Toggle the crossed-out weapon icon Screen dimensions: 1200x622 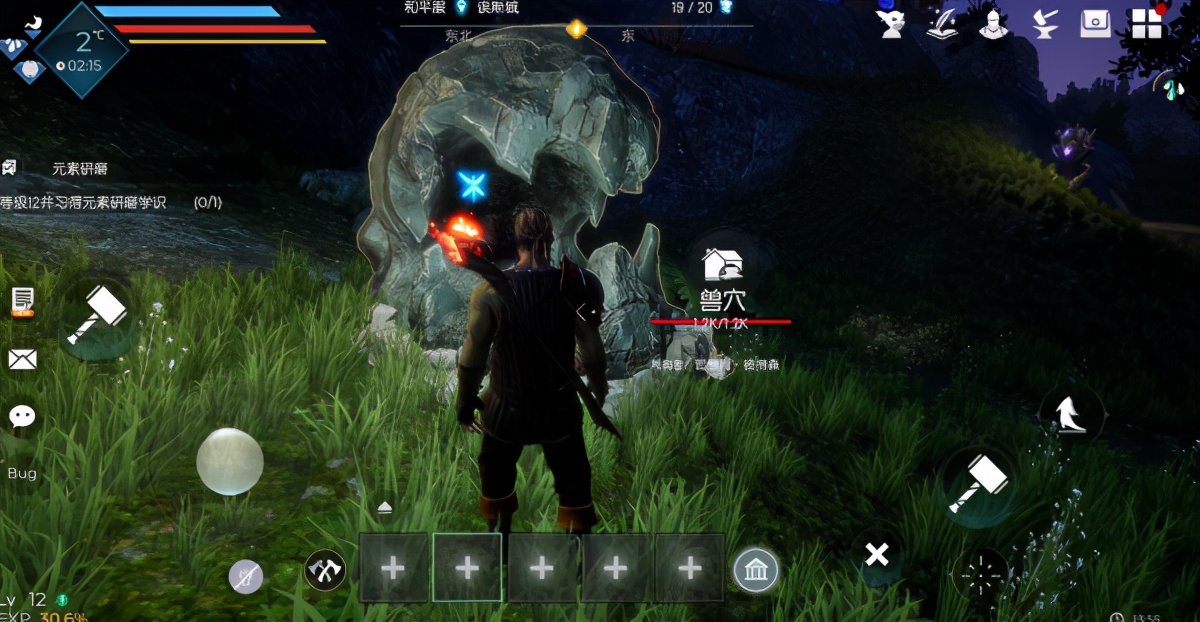click(245, 577)
